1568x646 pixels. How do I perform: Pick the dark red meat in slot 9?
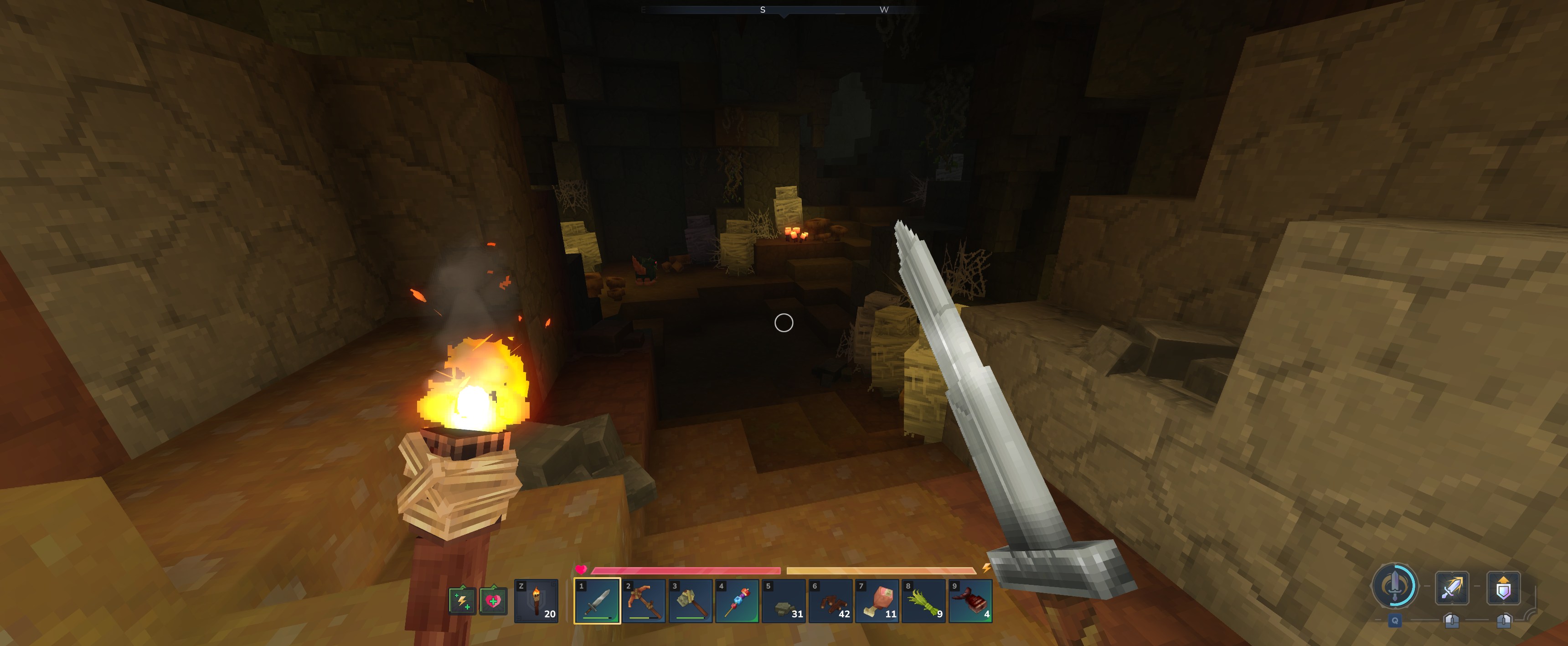[971, 600]
